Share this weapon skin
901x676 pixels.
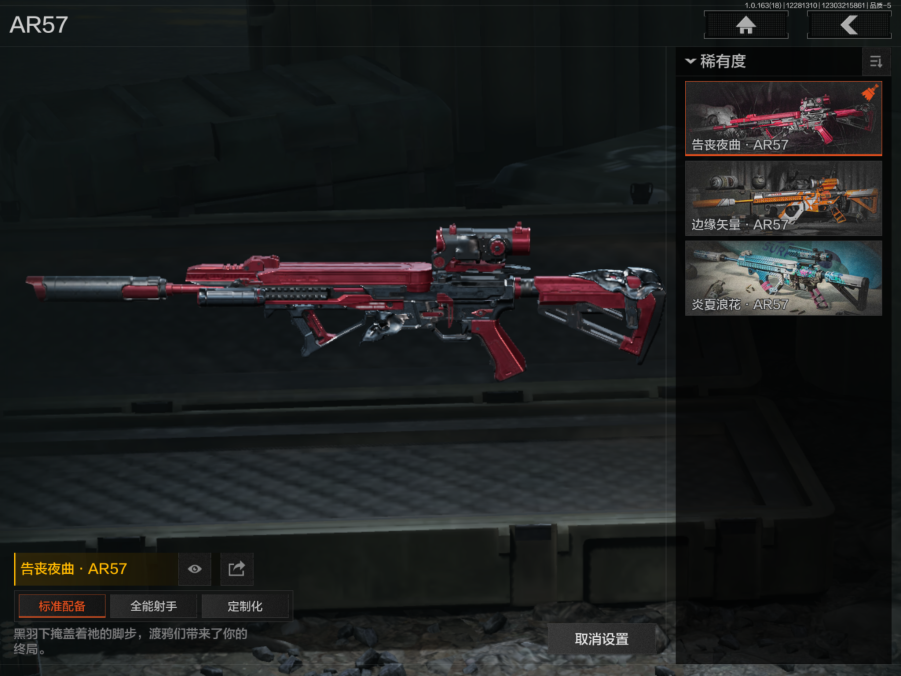tap(237, 569)
